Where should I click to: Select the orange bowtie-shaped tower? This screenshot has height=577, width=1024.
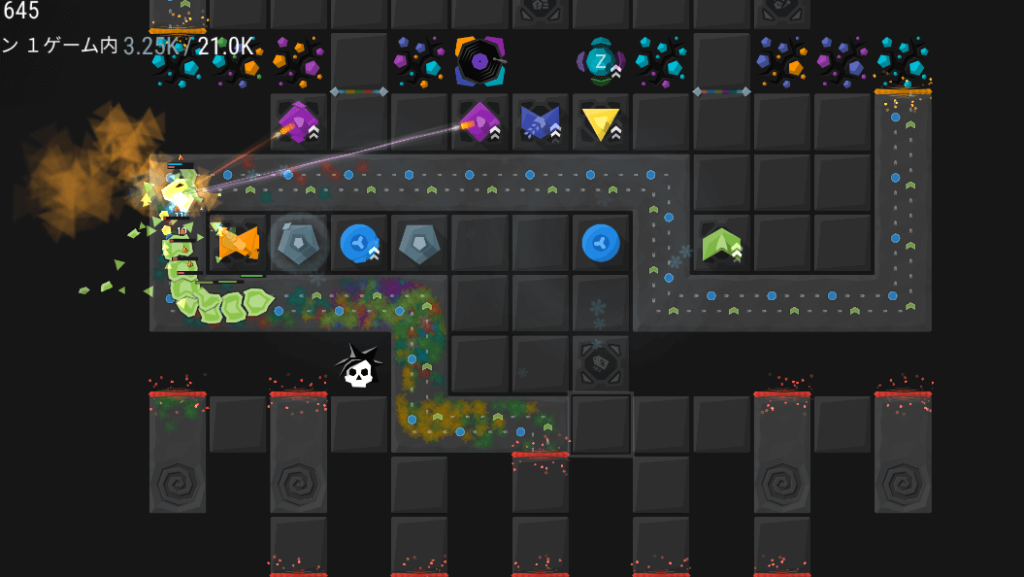click(238, 242)
